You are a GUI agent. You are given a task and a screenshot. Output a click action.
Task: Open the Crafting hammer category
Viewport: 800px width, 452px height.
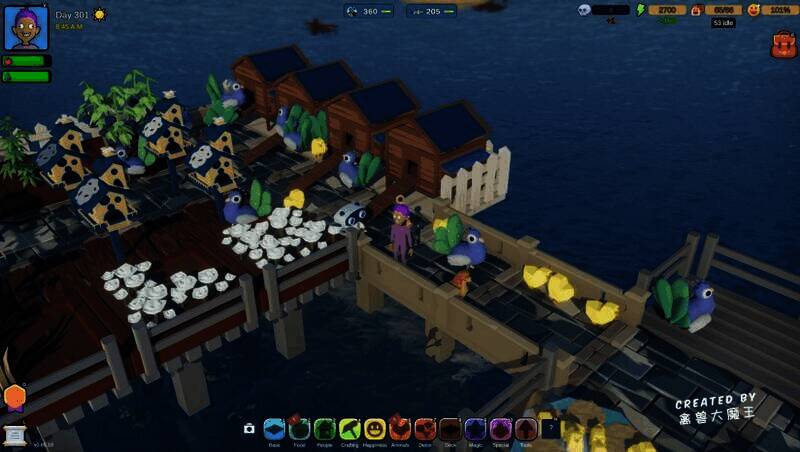point(349,429)
